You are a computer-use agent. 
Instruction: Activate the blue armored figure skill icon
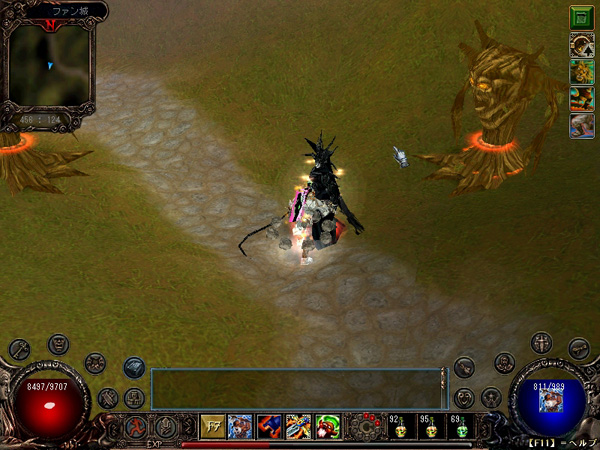coord(241,426)
